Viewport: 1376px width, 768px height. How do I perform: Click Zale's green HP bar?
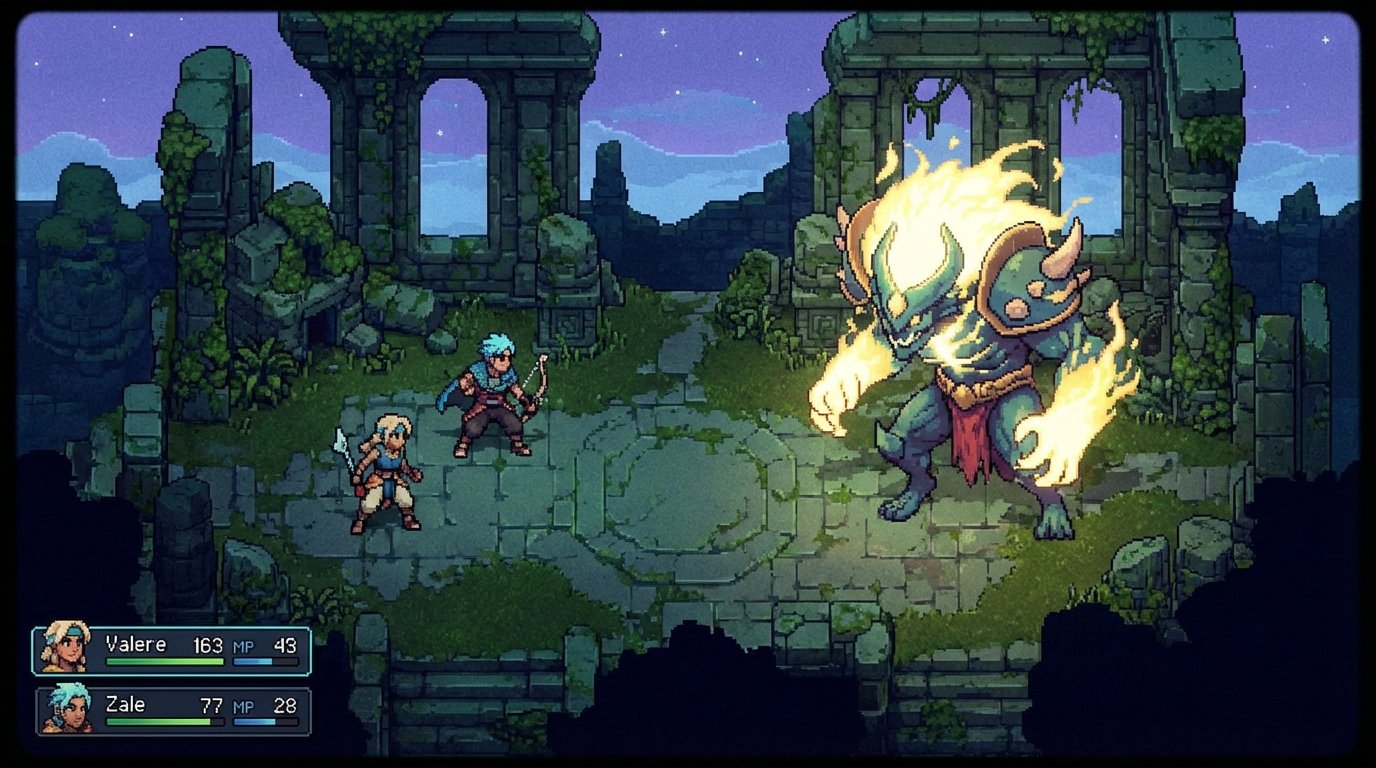coord(160,722)
